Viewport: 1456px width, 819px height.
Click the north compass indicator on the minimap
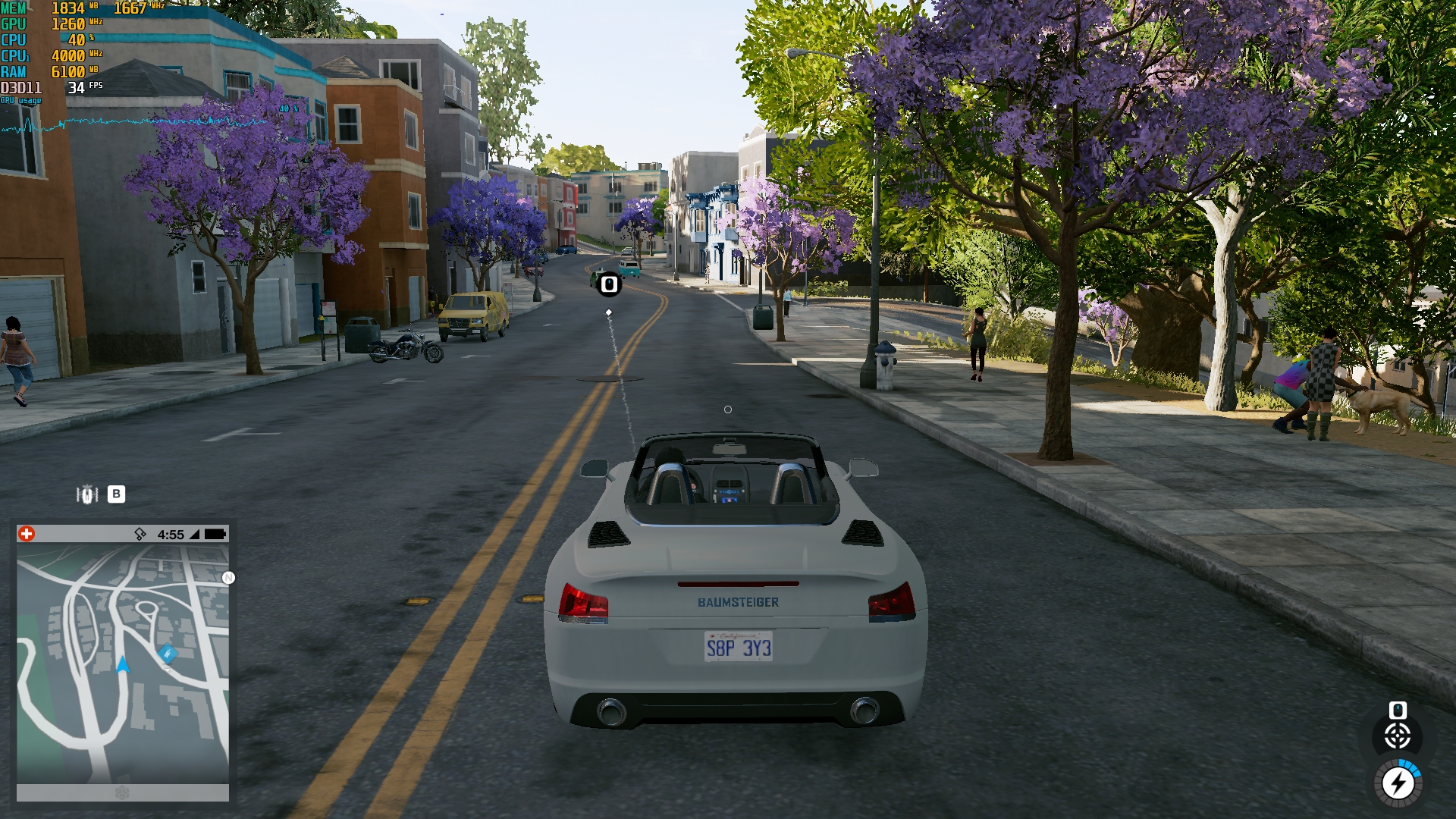point(228,578)
